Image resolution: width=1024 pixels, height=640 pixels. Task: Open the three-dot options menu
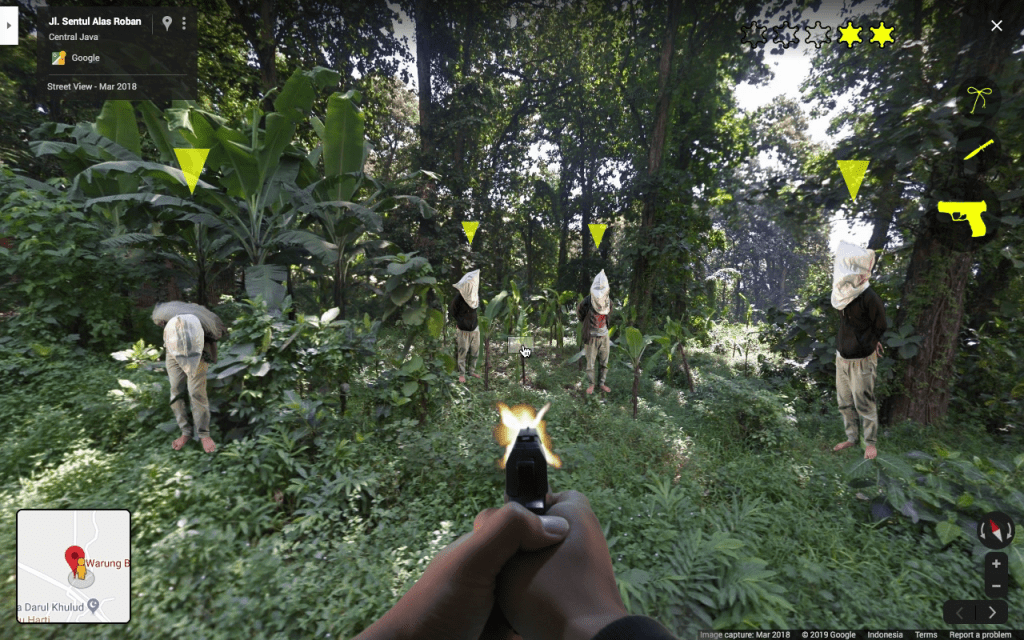tap(184, 22)
